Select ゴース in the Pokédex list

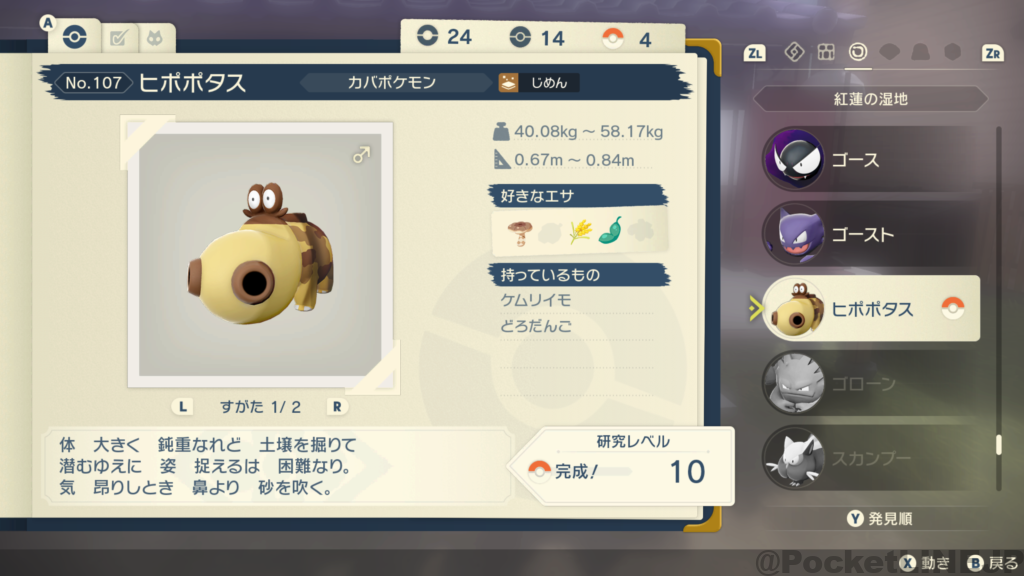click(870, 160)
